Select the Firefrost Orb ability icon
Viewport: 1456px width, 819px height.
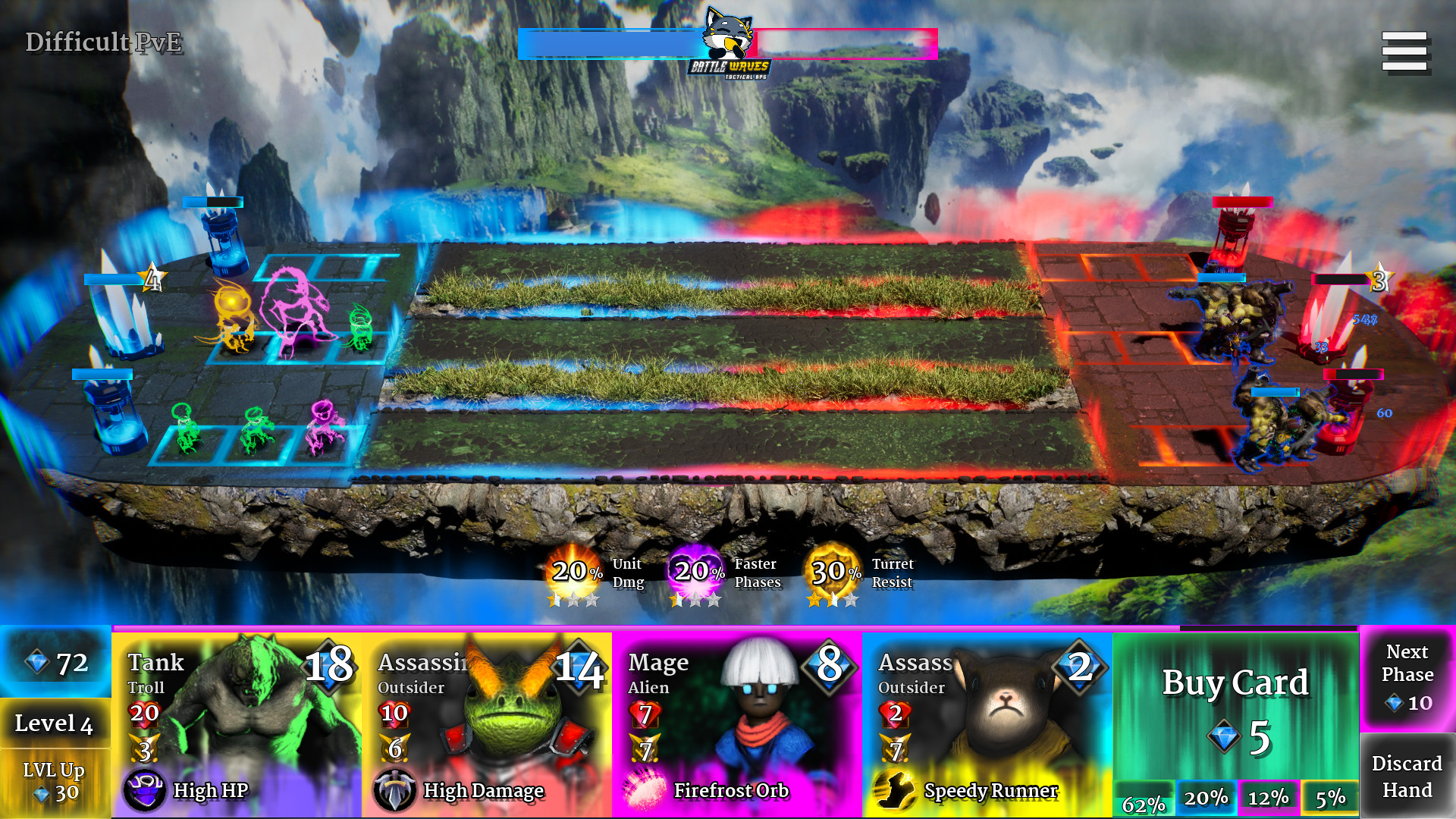645,789
